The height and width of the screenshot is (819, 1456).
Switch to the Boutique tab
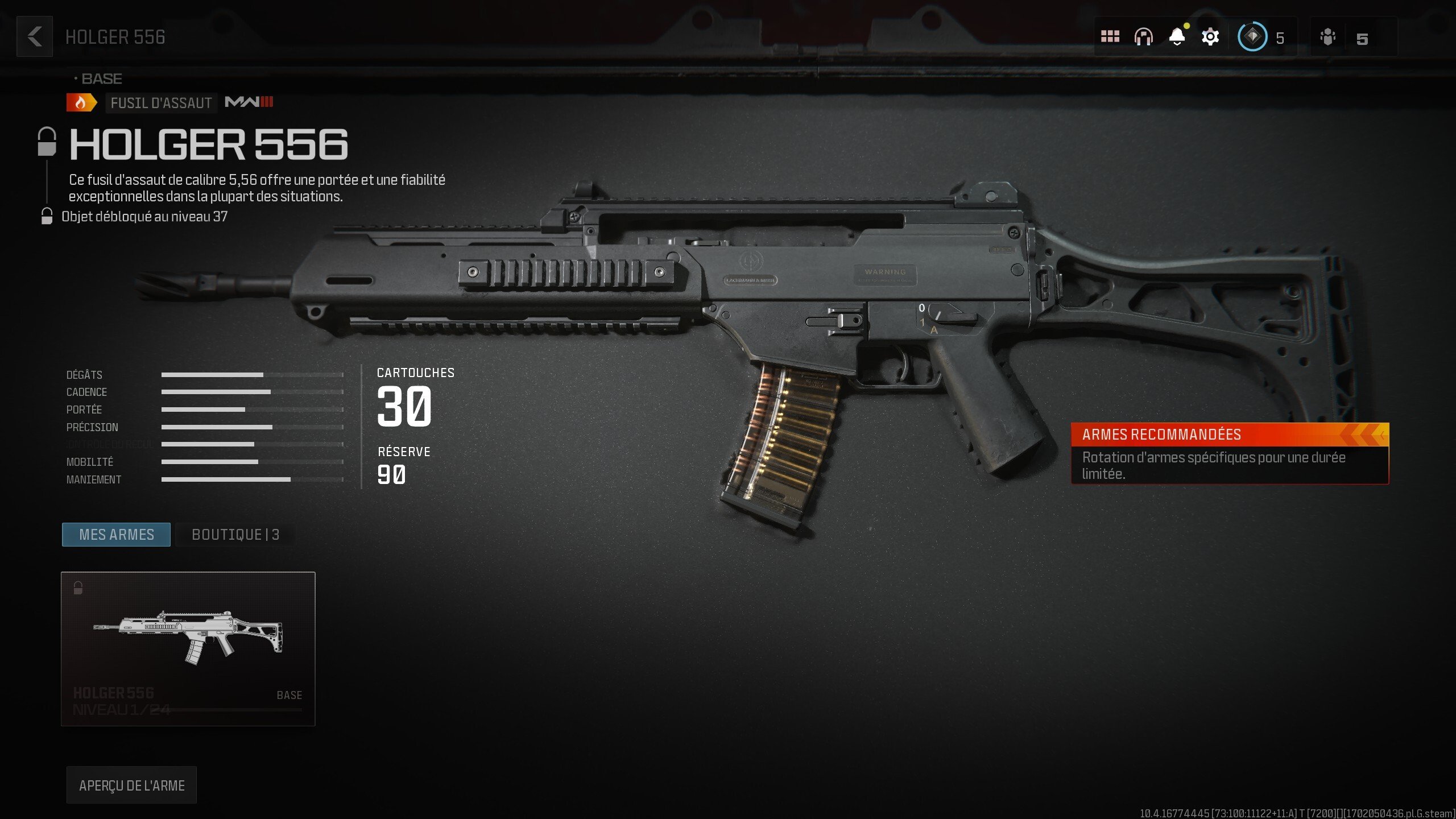tap(234, 535)
